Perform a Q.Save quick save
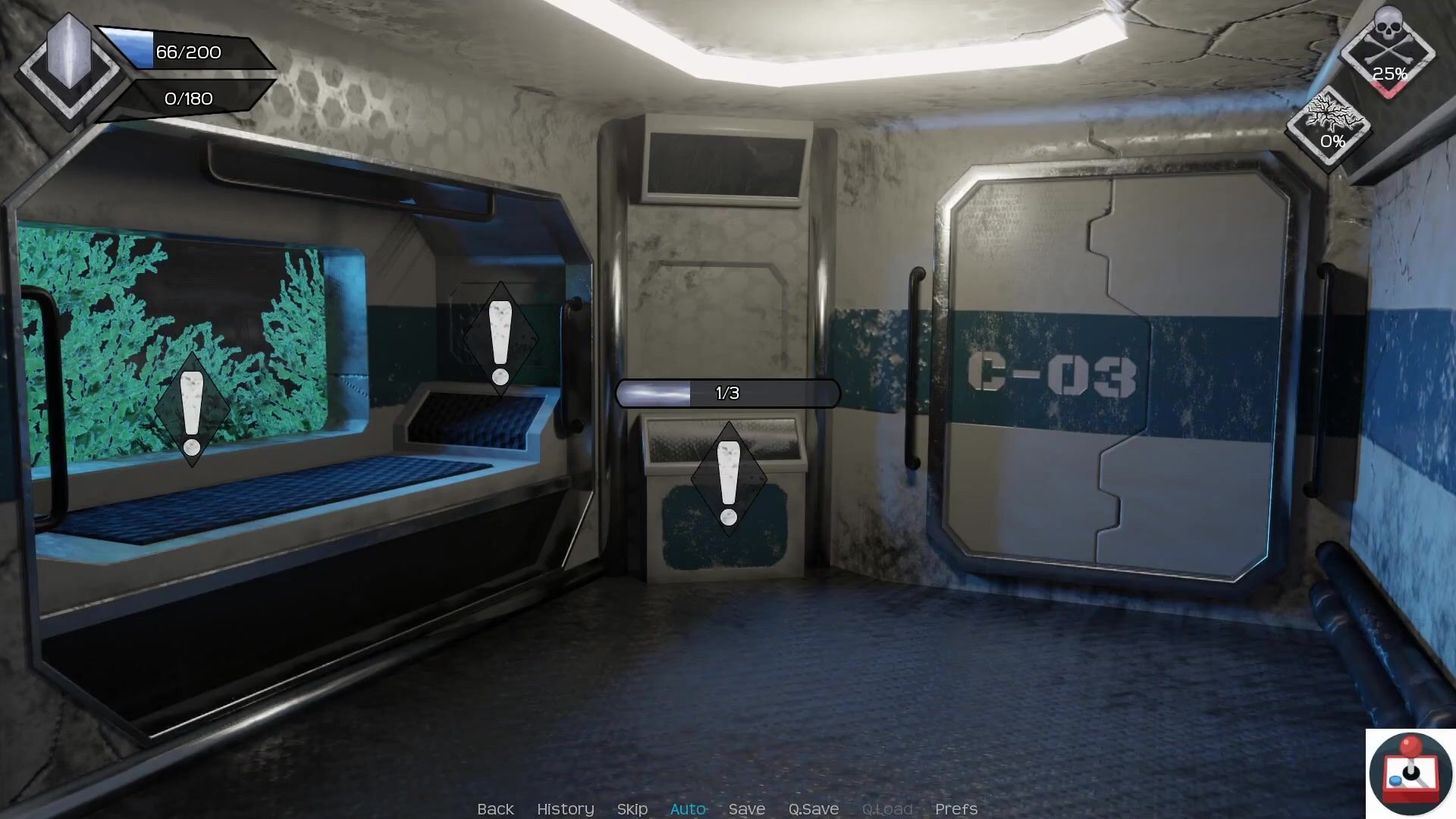The height and width of the screenshot is (819, 1456). coord(813,809)
